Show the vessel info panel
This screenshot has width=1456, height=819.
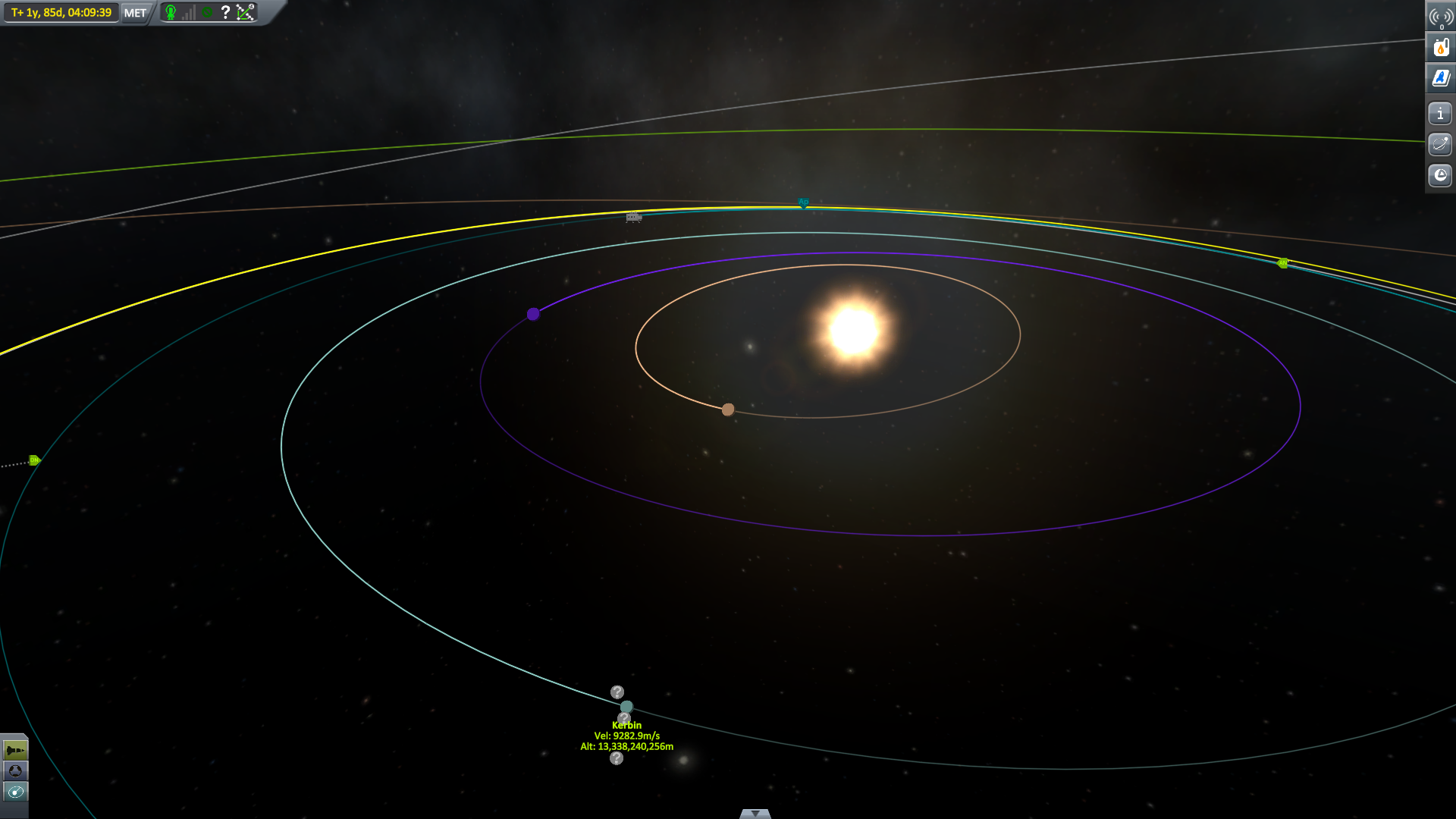pos(1439,114)
